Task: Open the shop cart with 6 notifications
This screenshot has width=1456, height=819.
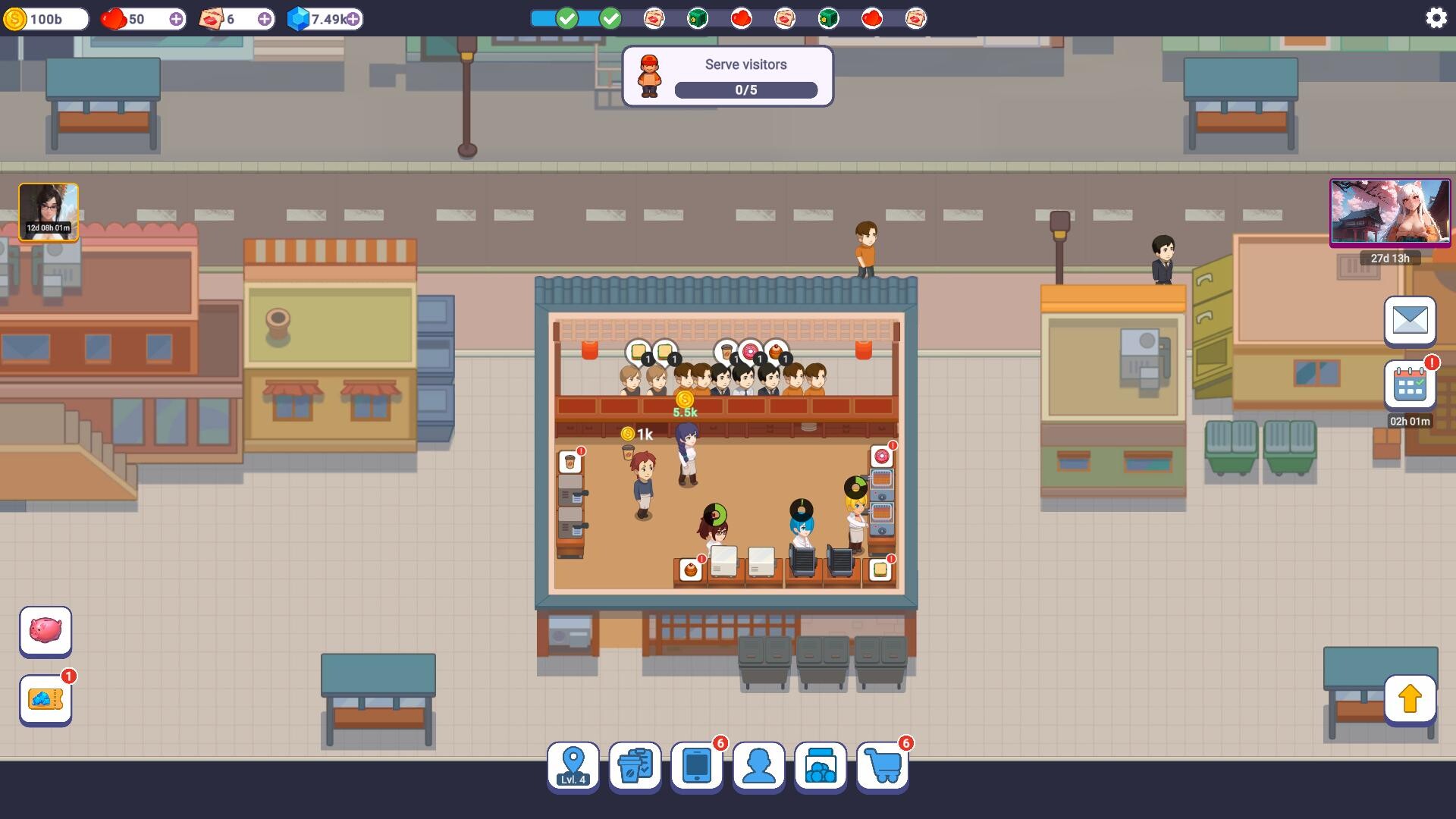Action: pos(883,766)
